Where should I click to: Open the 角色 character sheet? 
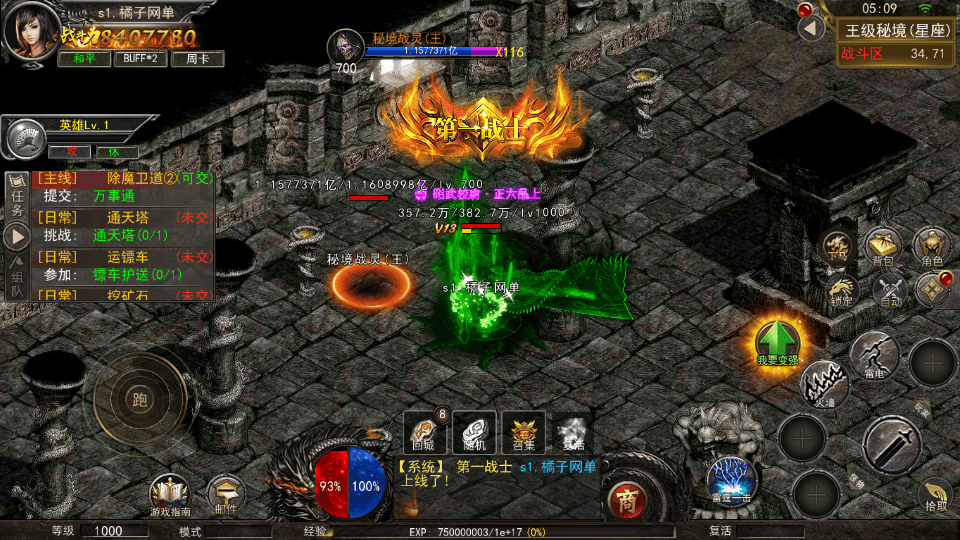[x=932, y=246]
